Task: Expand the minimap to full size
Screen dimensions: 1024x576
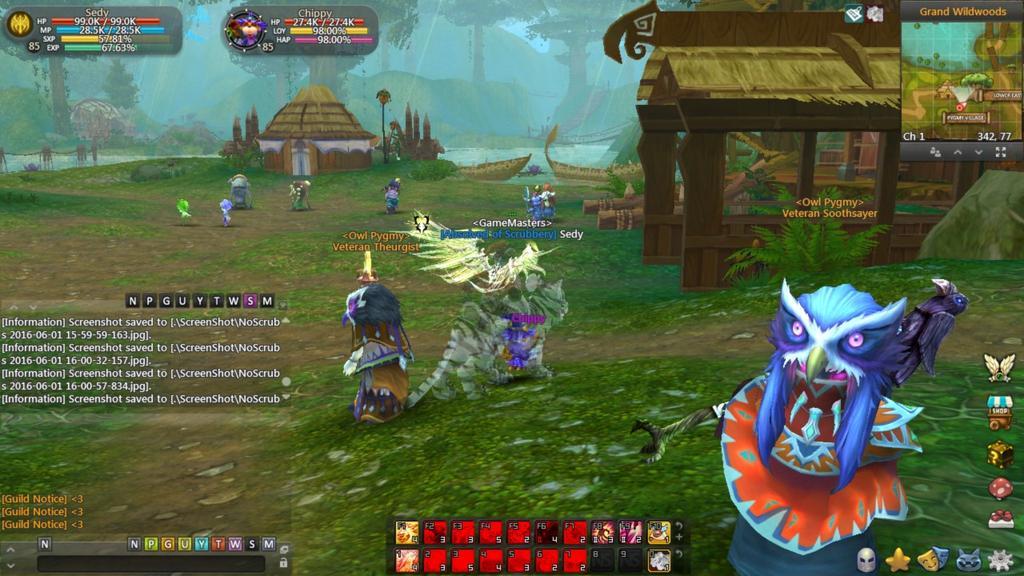Action: [1000, 152]
